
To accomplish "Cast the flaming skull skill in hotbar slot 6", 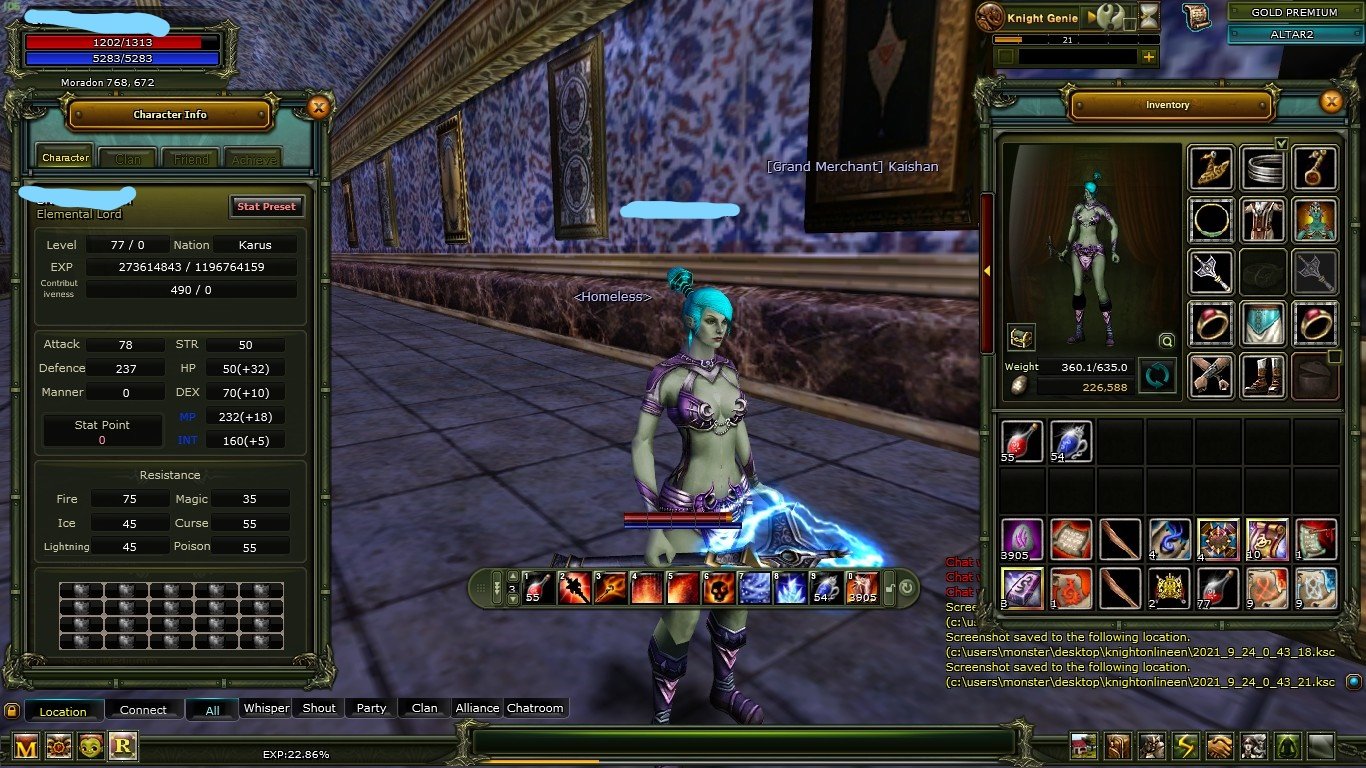I will [x=719, y=588].
